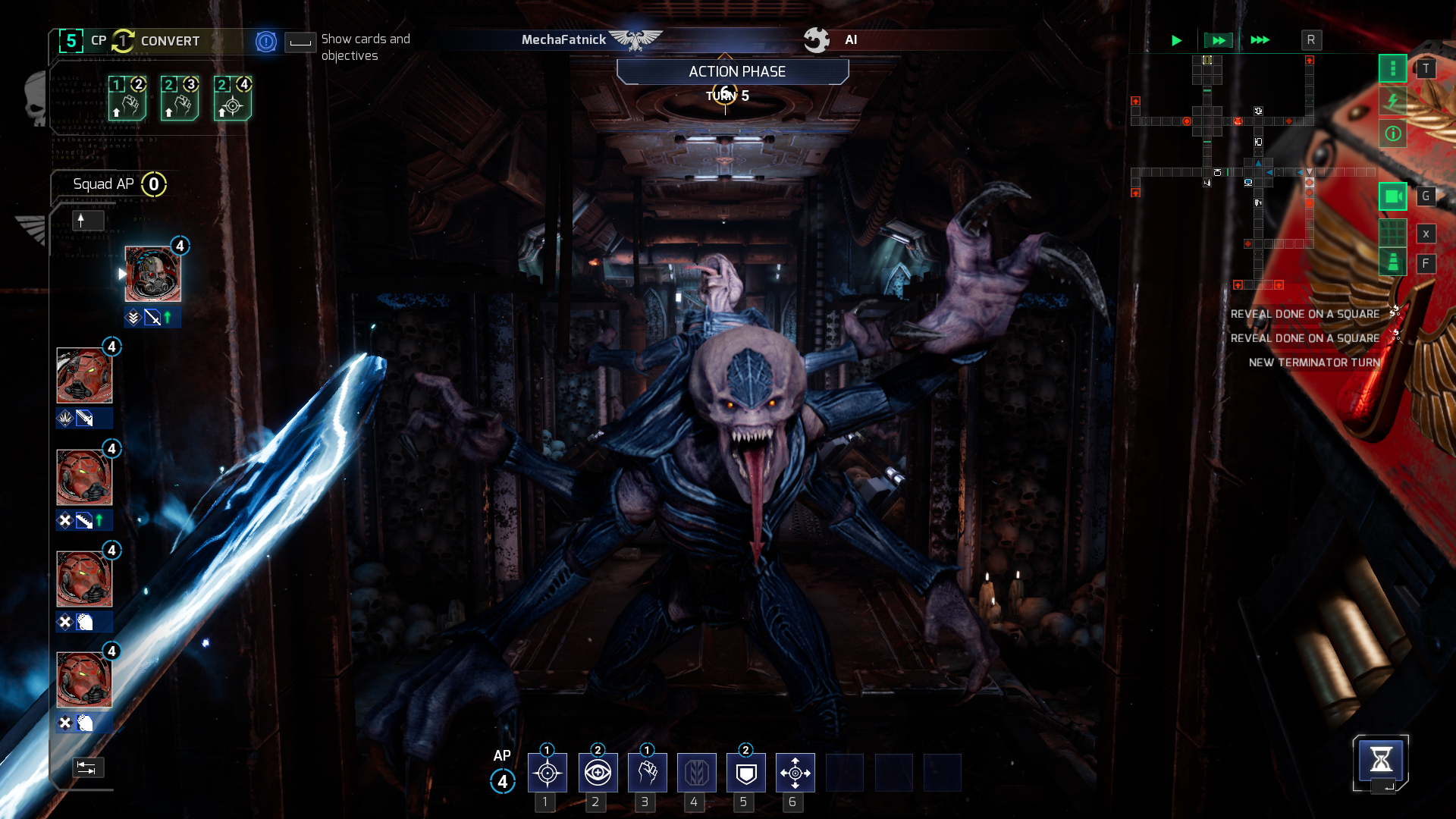
Task: Convert a card into command points
Action: [x=156, y=41]
